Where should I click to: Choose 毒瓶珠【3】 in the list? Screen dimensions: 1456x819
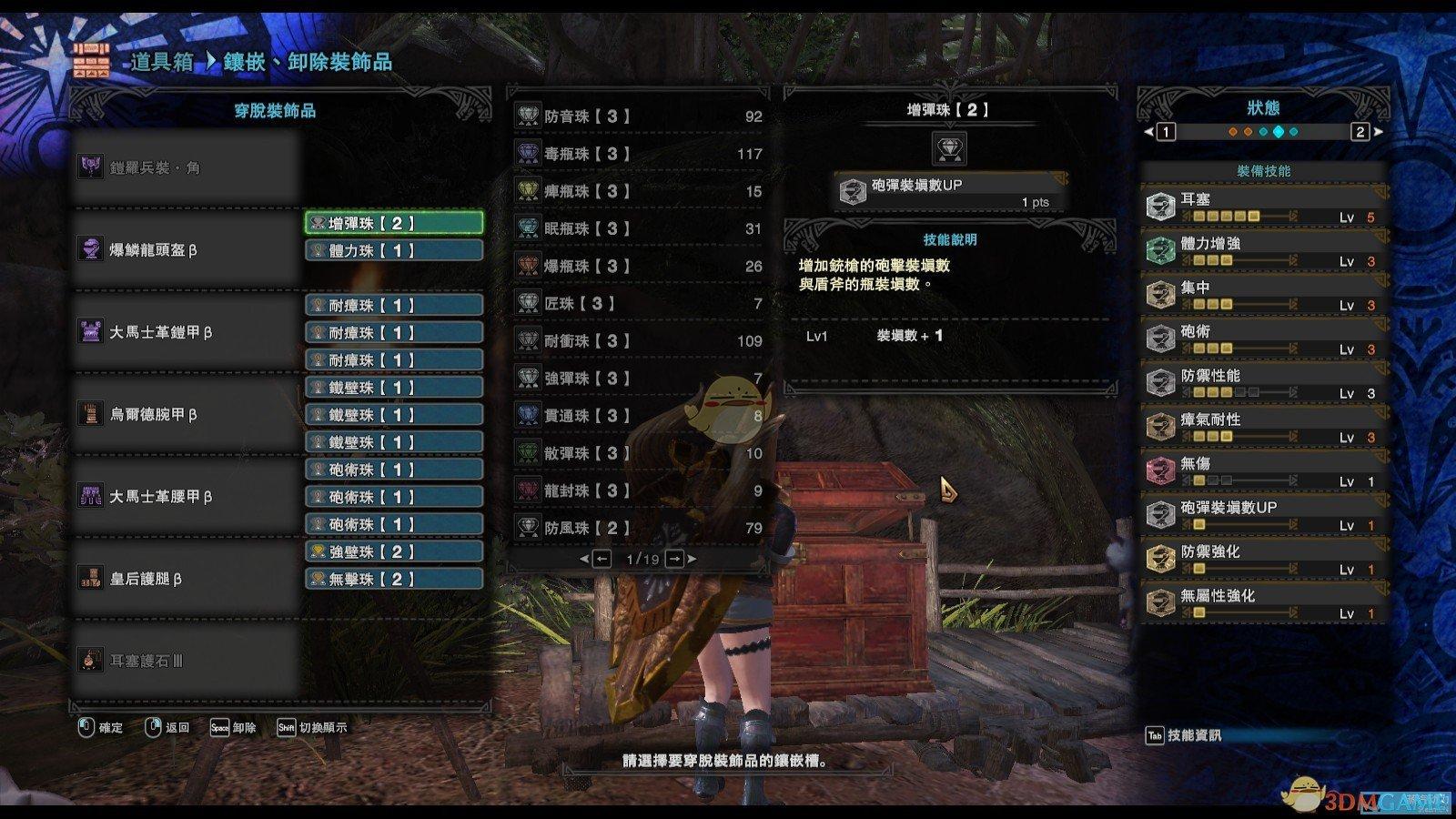pyautogui.click(x=639, y=154)
